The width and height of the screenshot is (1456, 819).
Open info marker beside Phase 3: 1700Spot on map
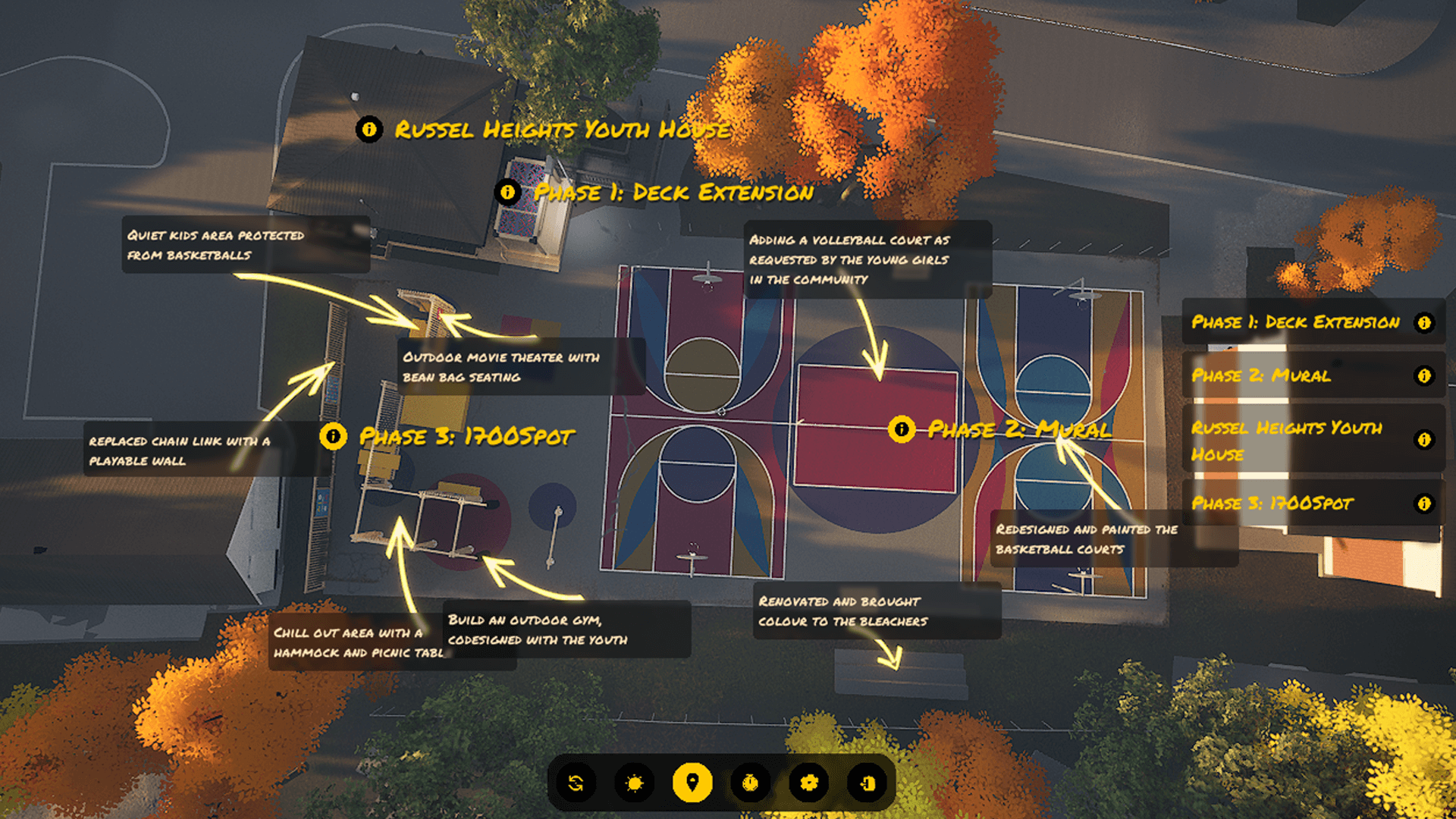coord(333,436)
